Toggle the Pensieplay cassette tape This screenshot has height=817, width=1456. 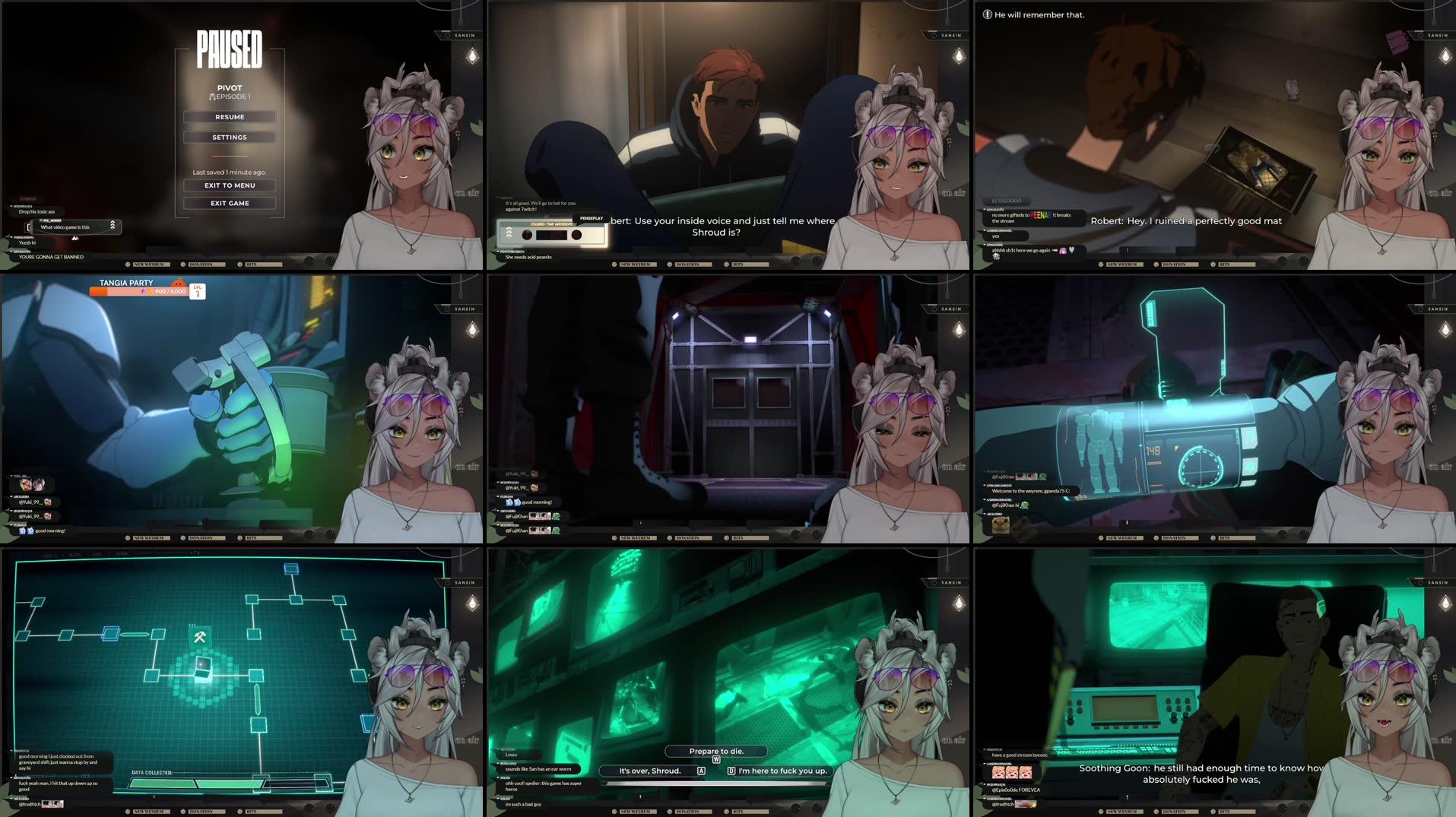point(551,234)
